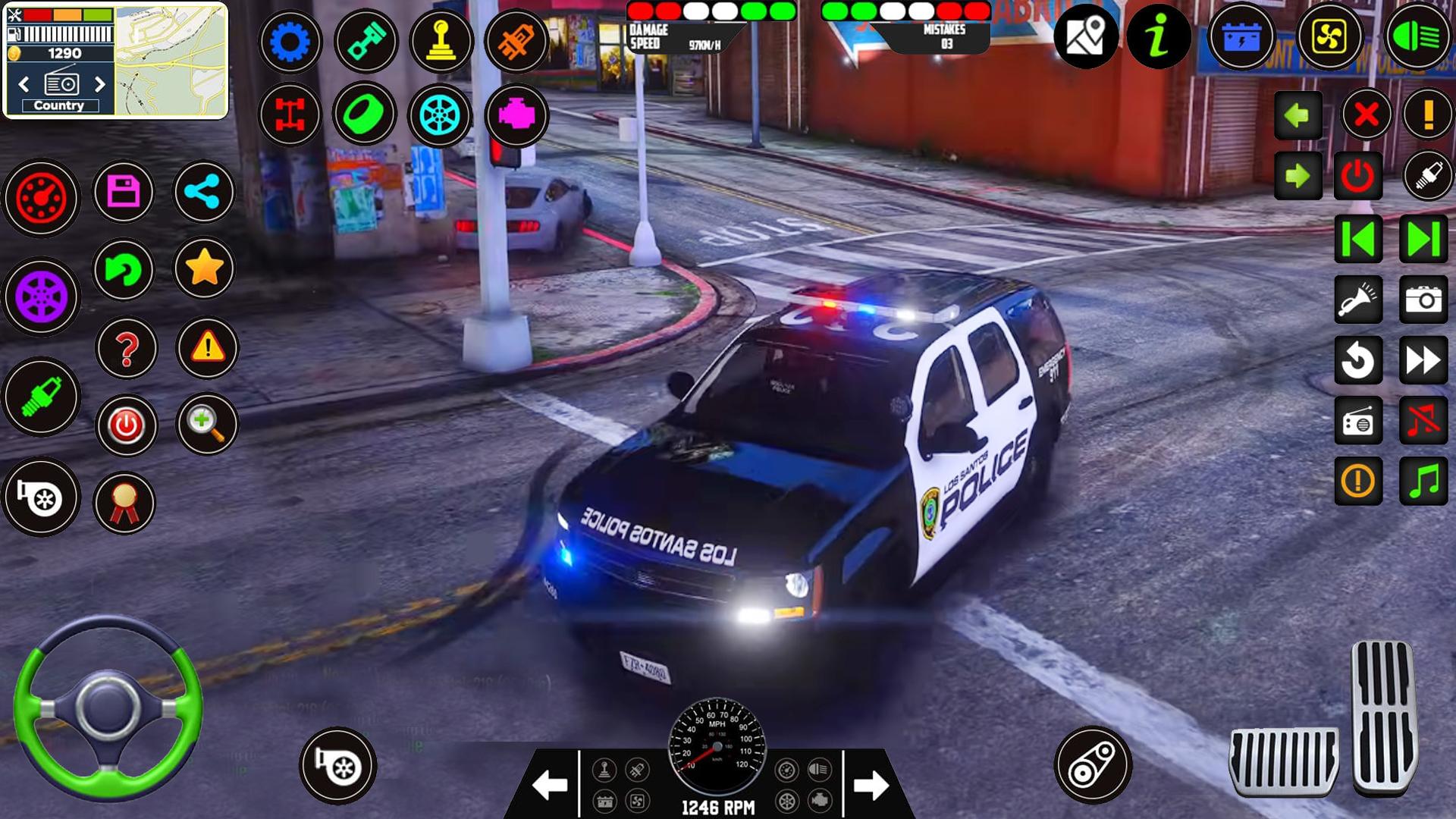Open the blue gear settings icon
Screen dimensions: 1456x819
290,41
